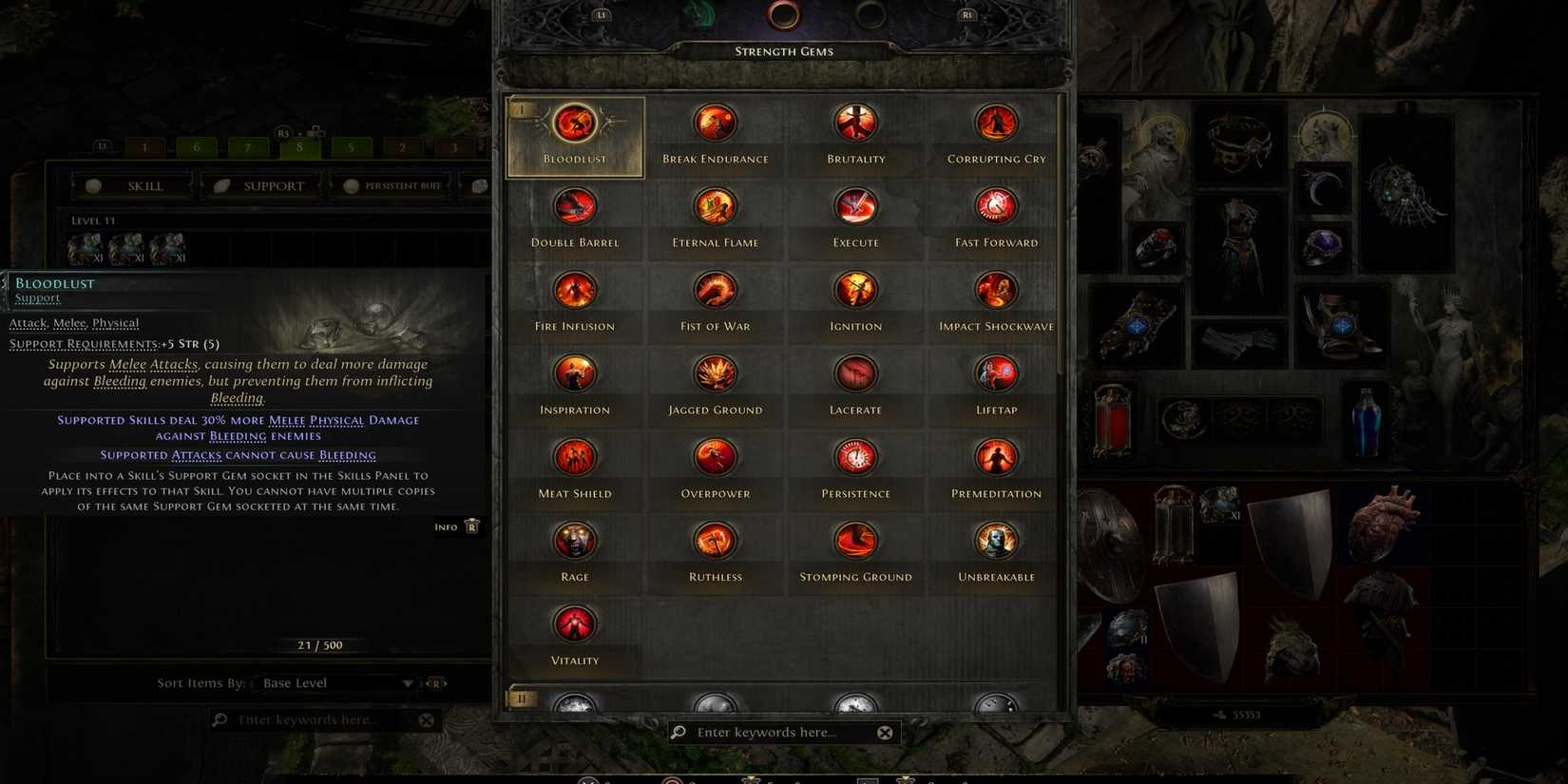Image resolution: width=1568 pixels, height=784 pixels.
Task: Choose the Fist of War support gem
Action: point(715,289)
